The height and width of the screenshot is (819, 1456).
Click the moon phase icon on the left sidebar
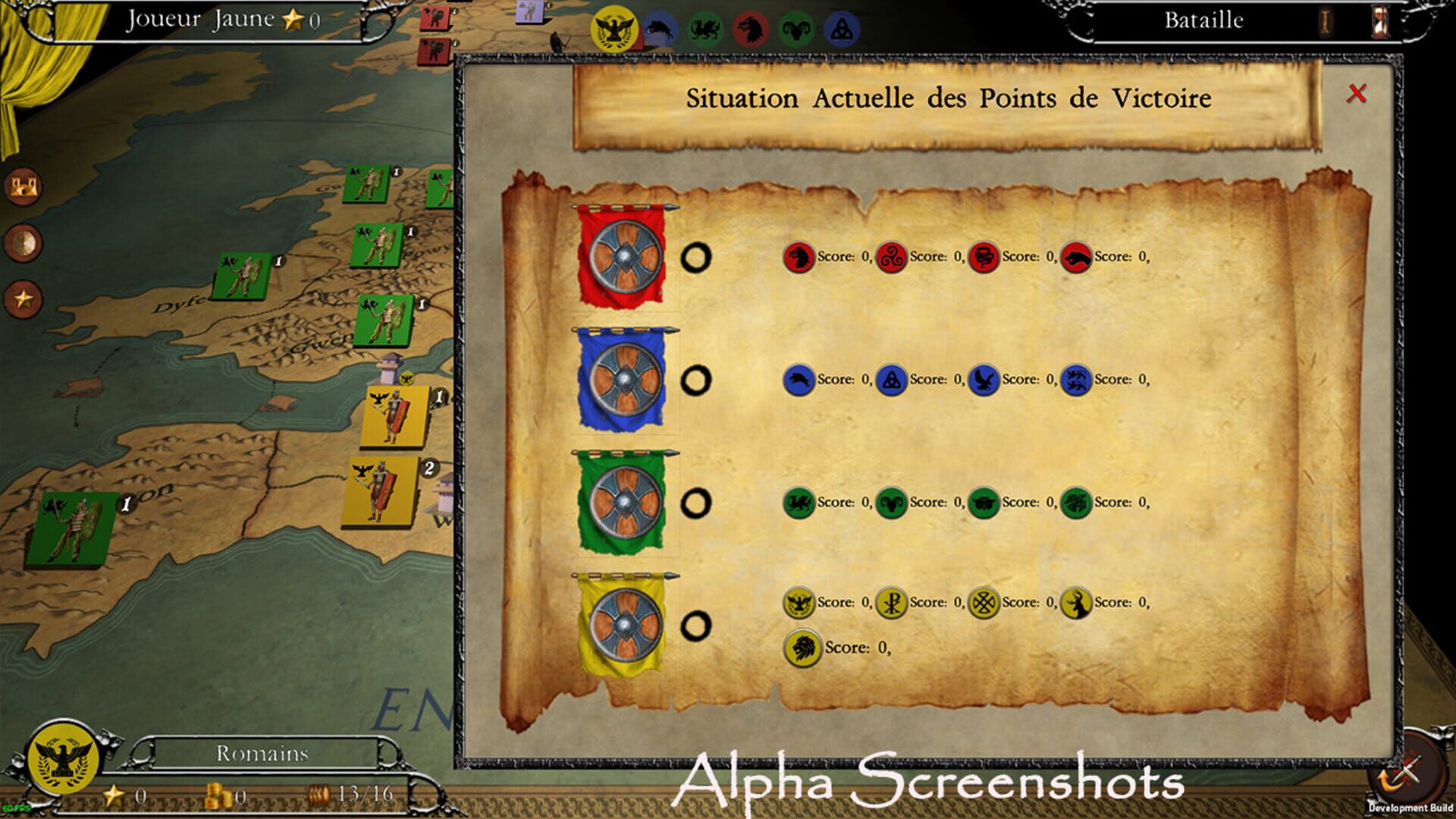coord(24,240)
